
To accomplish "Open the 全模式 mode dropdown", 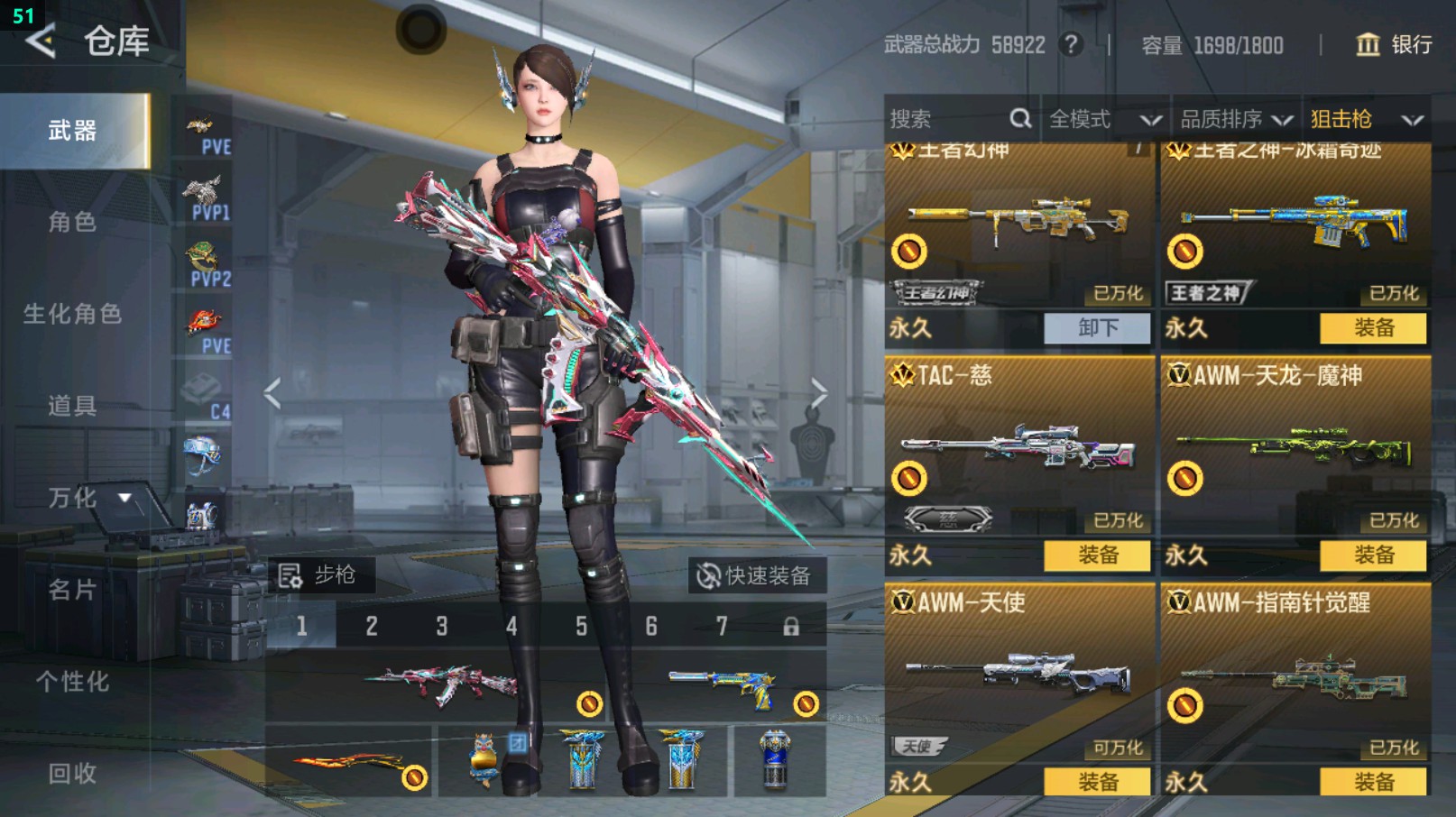I will pos(1104,119).
